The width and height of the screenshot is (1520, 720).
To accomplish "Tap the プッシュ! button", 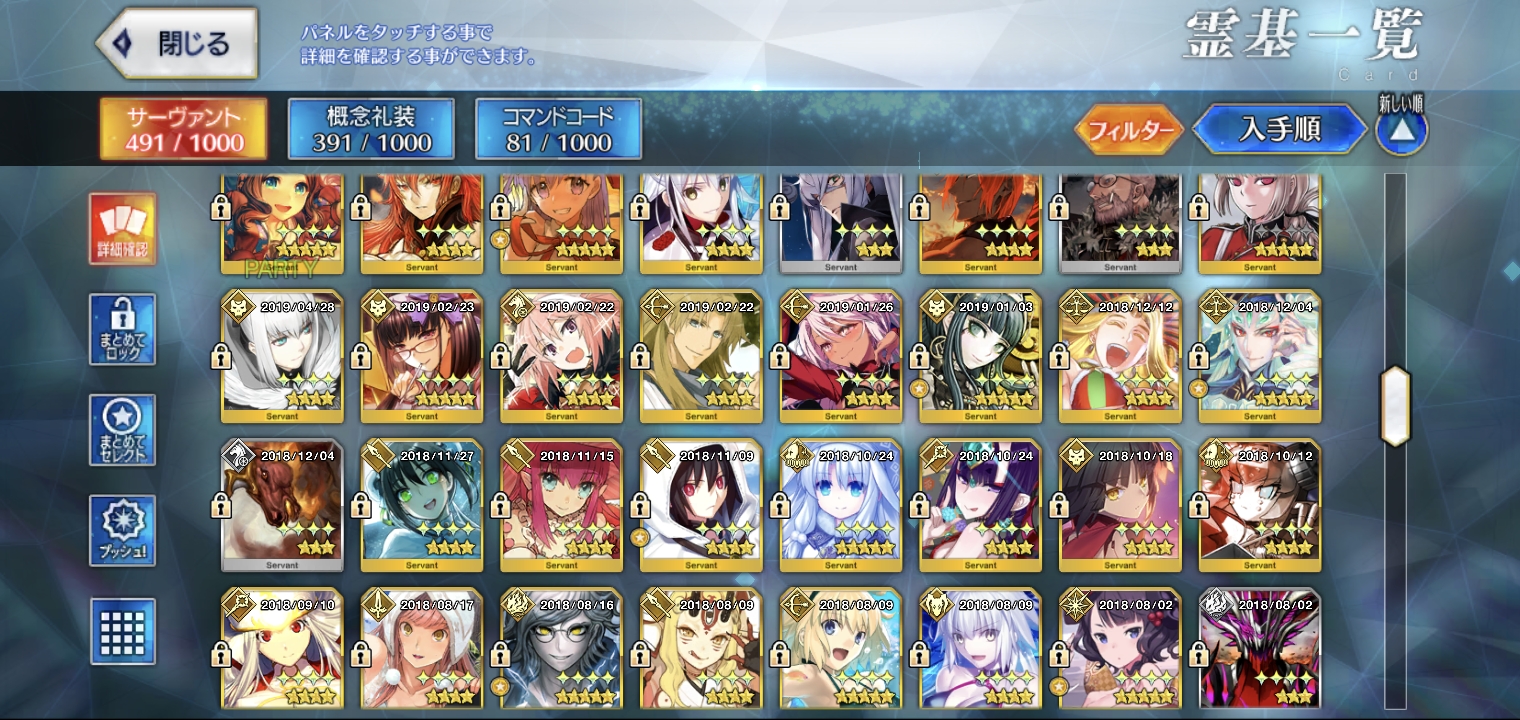I will 122,530.
